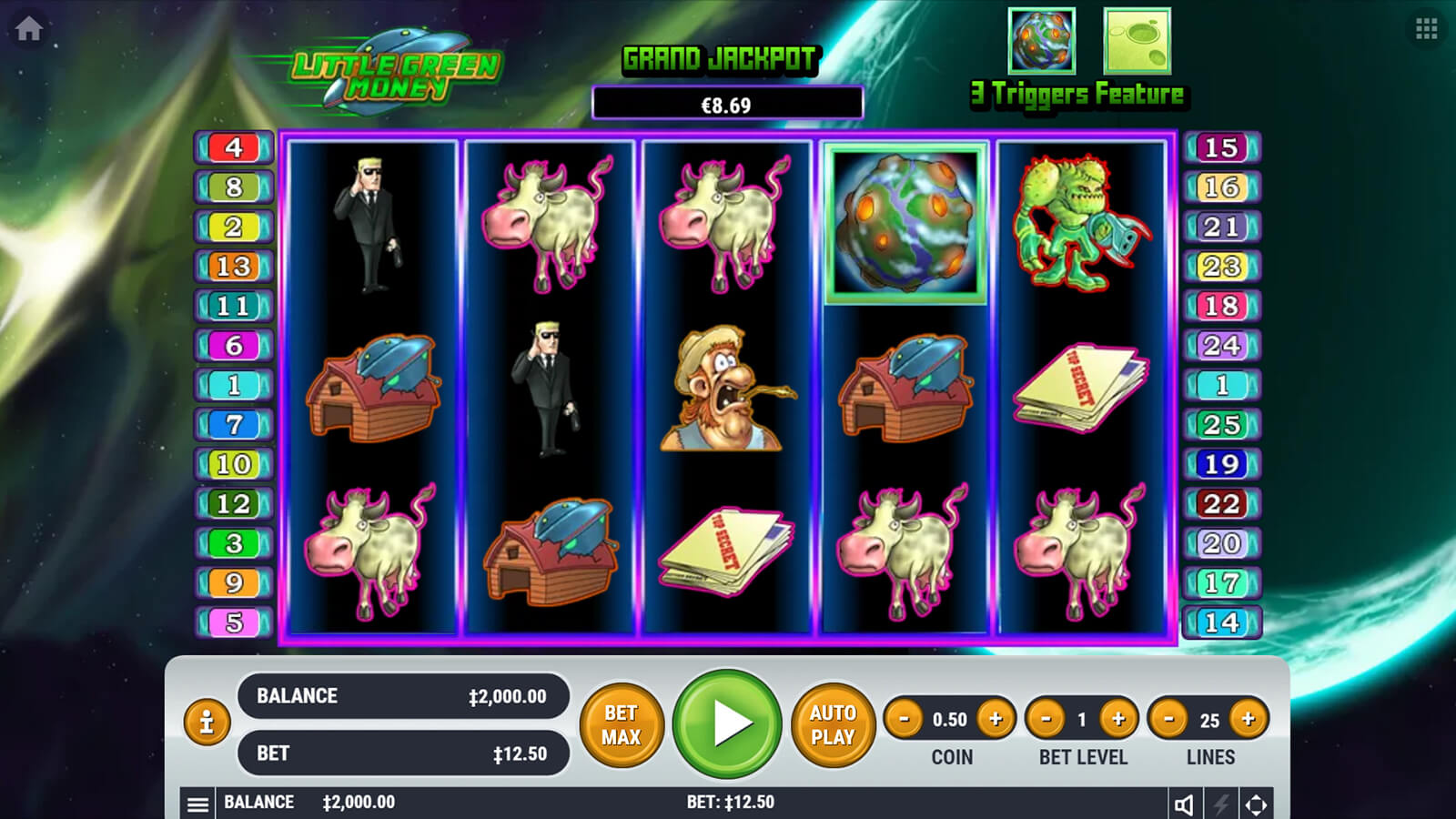Lower the bet level
Image resolution: width=1456 pixels, height=819 pixels.
[x=1046, y=719]
